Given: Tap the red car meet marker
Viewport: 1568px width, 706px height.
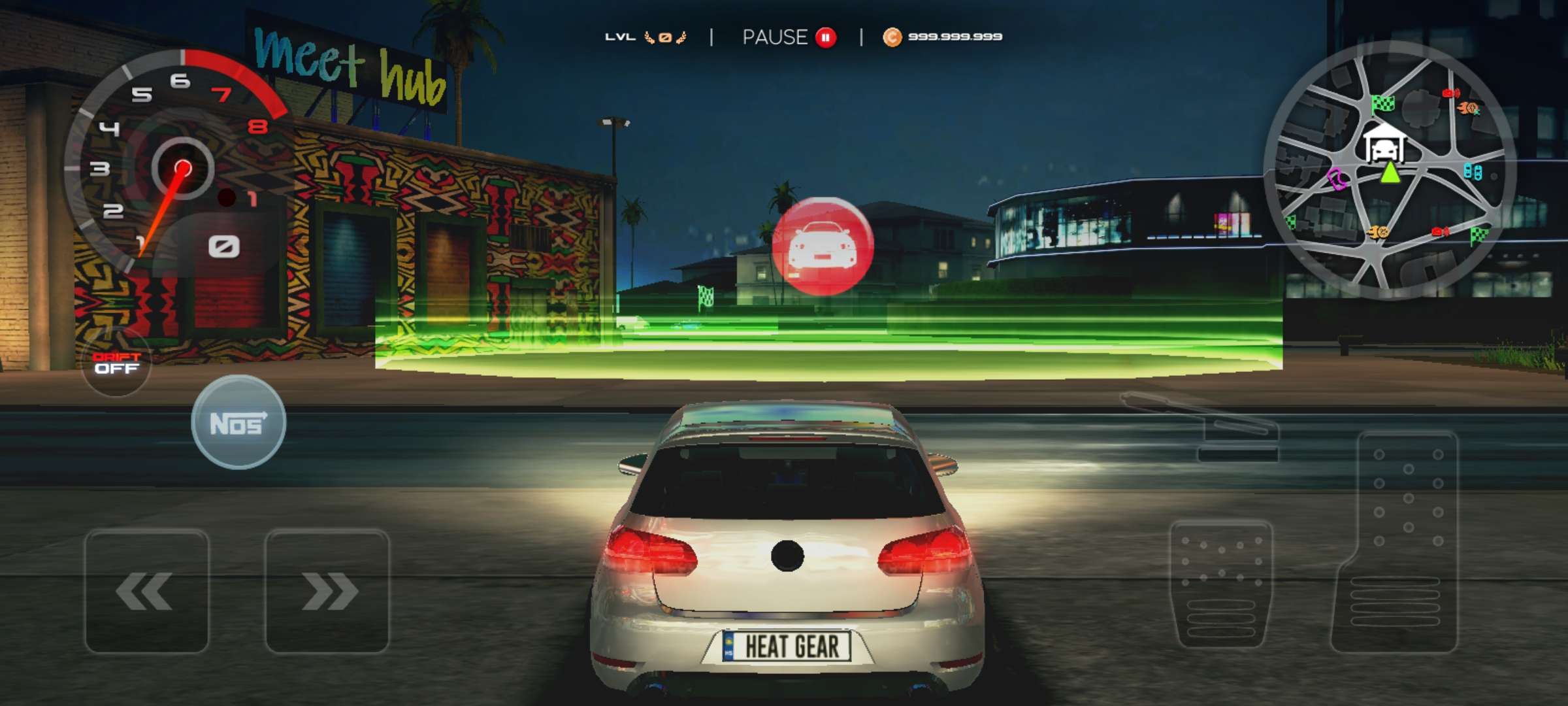Looking at the screenshot, I should 823,246.
